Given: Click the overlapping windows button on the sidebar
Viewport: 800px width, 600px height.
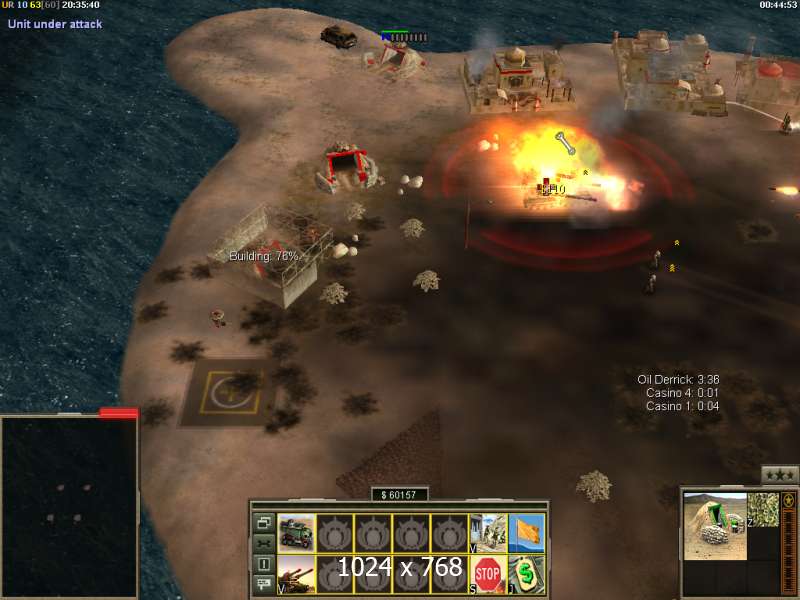Looking at the screenshot, I should click(263, 522).
